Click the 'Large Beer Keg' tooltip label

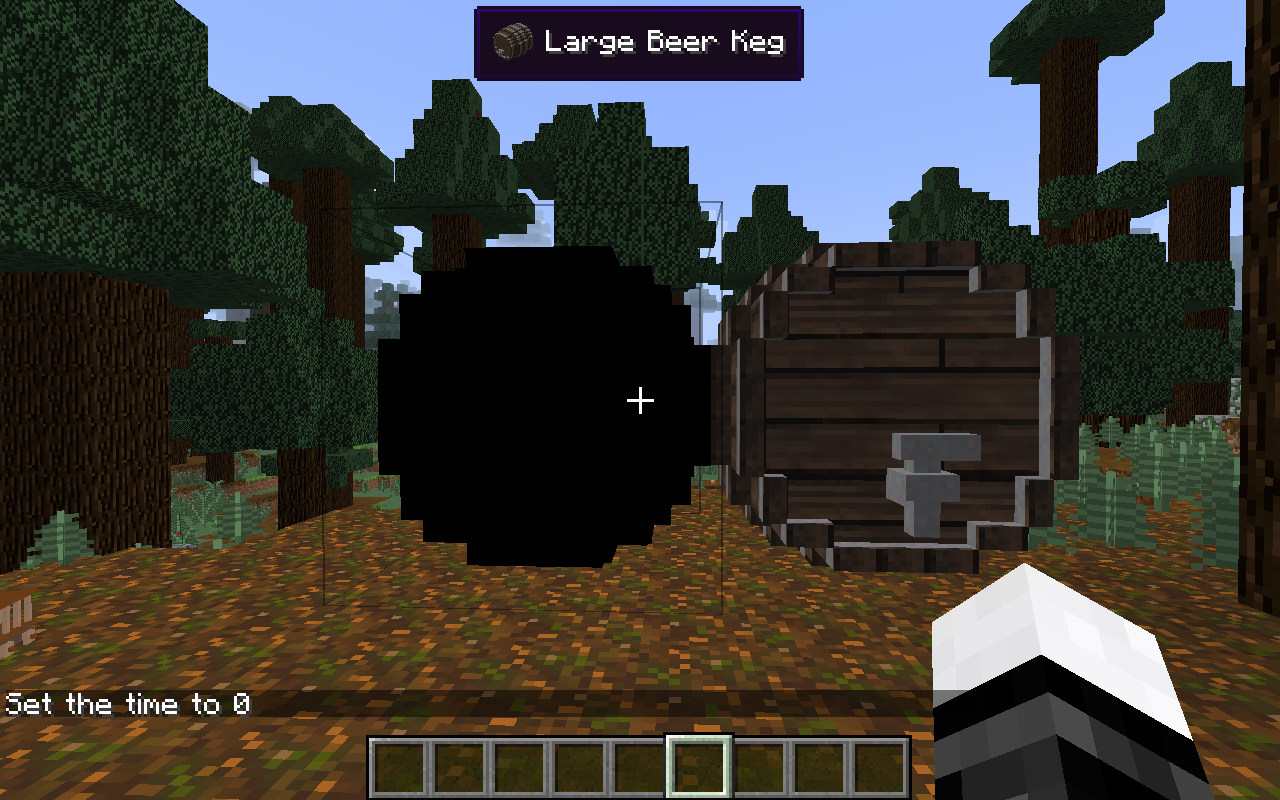tap(665, 41)
